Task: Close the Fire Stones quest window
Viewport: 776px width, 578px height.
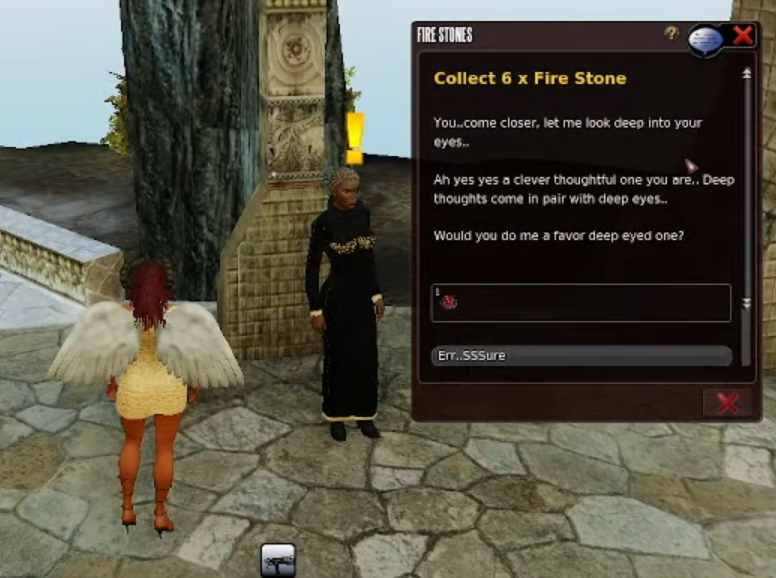Action: [x=743, y=36]
